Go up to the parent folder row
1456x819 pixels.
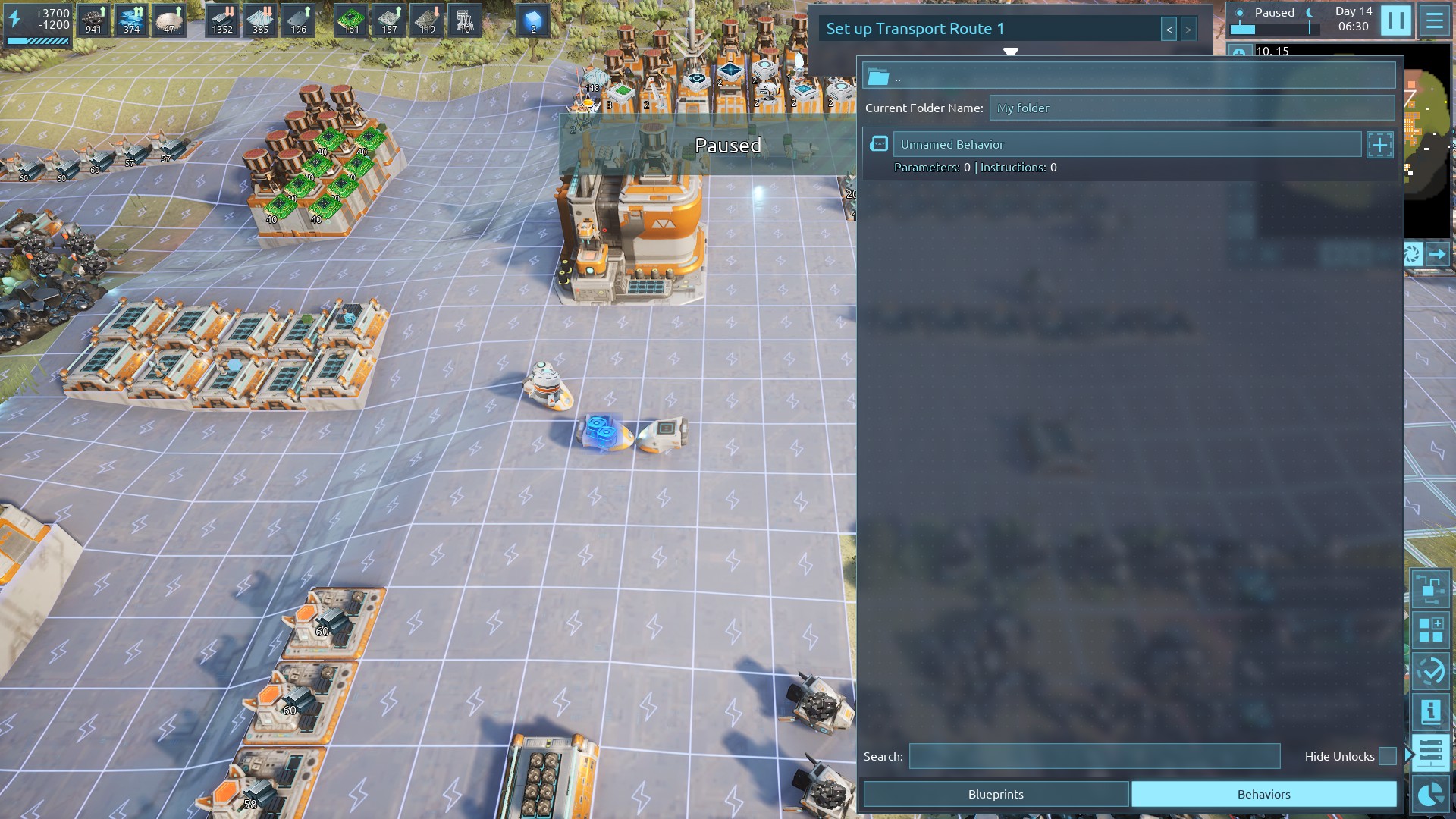[x=1128, y=77]
